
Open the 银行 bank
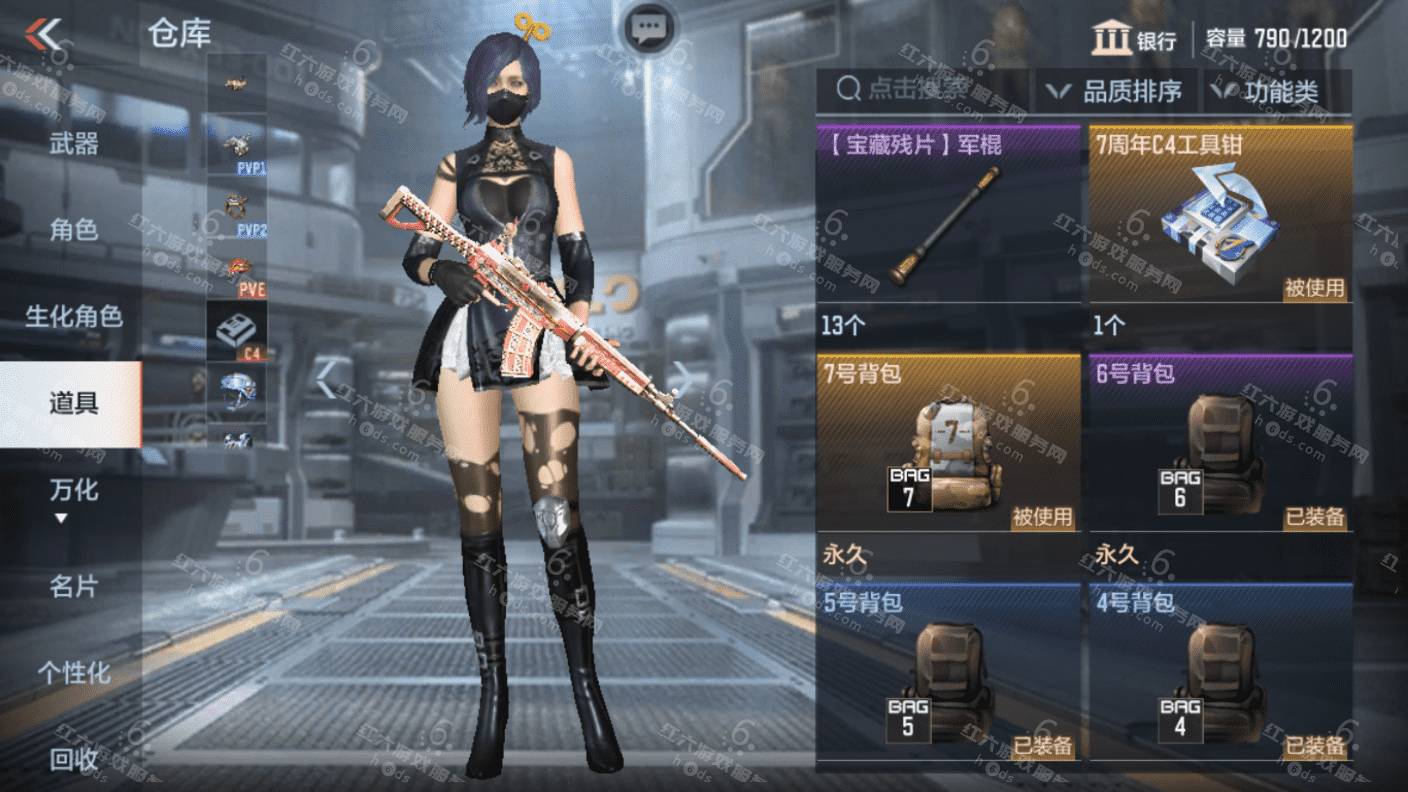click(1134, 39)
